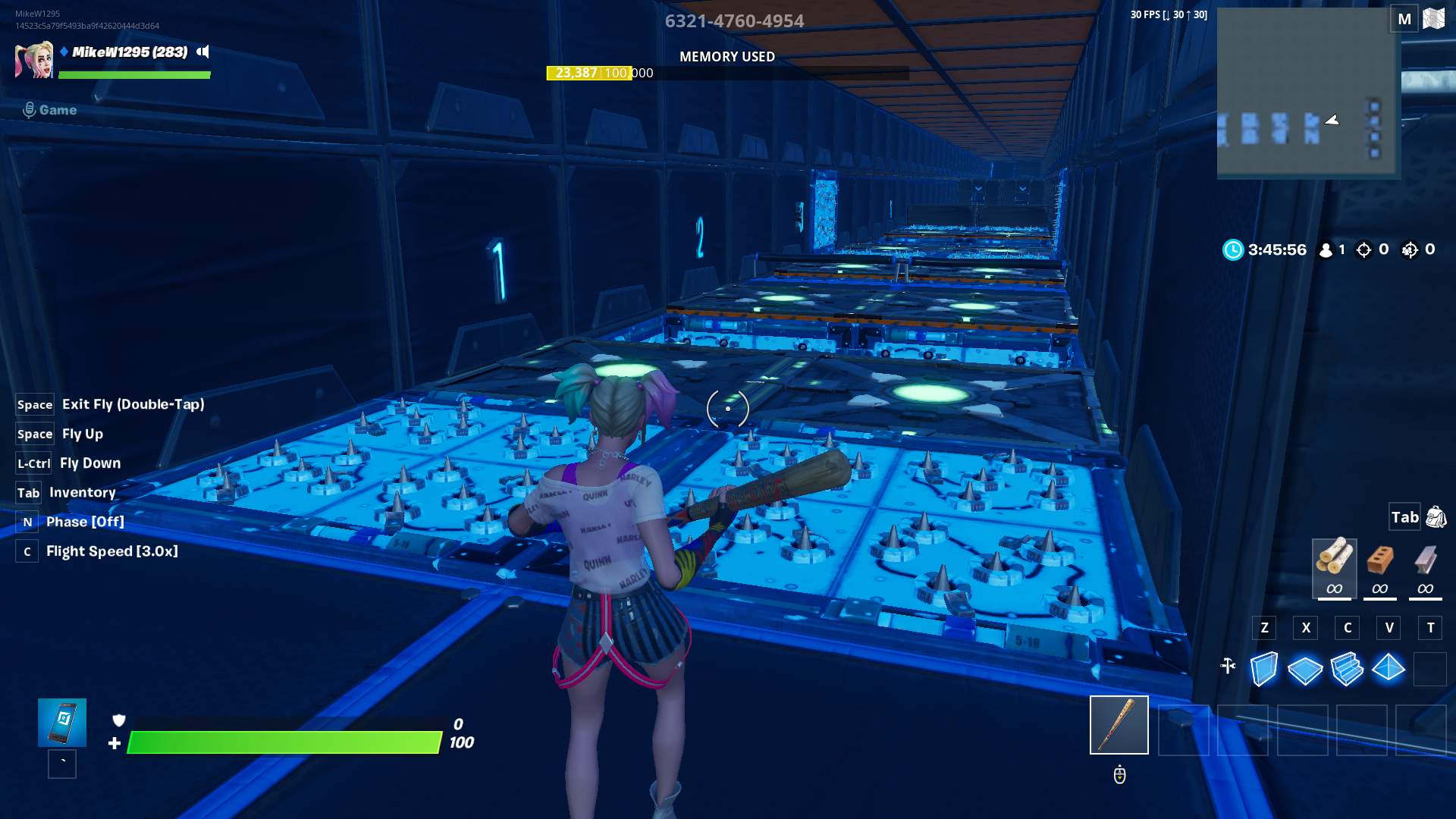Select the stairs build piece icon

1348,670
